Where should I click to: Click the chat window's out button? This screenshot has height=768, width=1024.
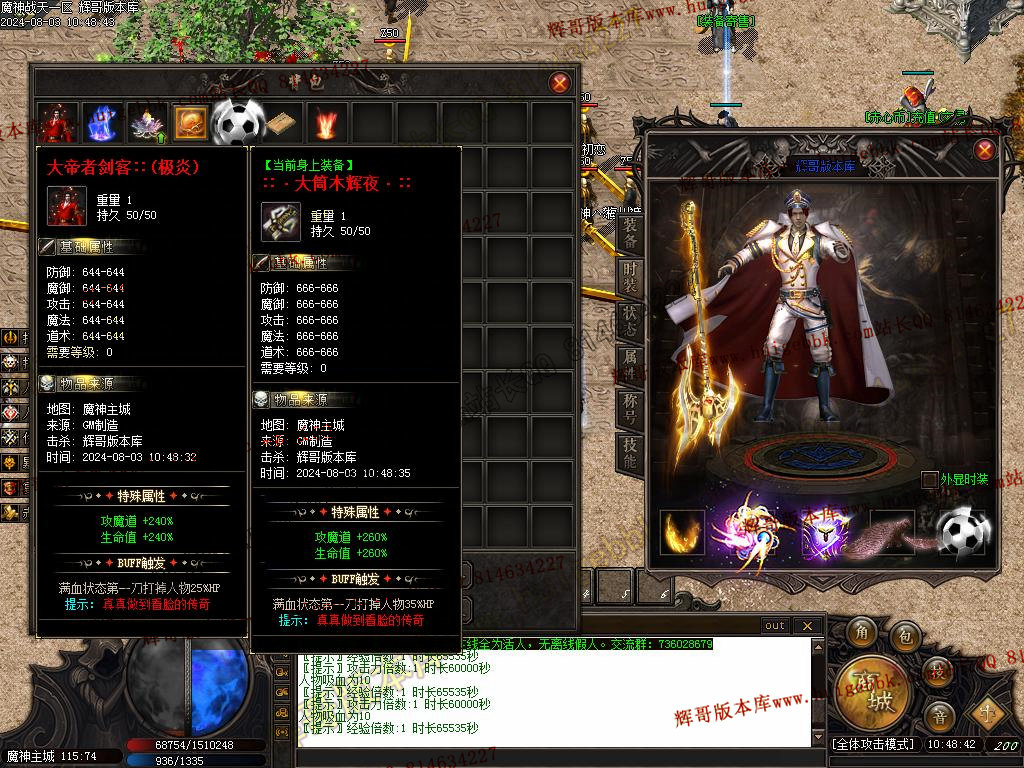pyautogui.click(x=775, y=626)
